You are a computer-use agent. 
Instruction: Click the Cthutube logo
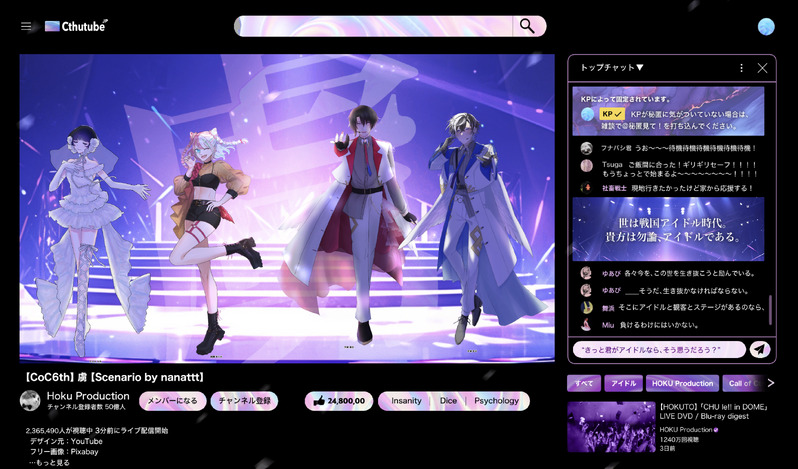tap(77, 26)
